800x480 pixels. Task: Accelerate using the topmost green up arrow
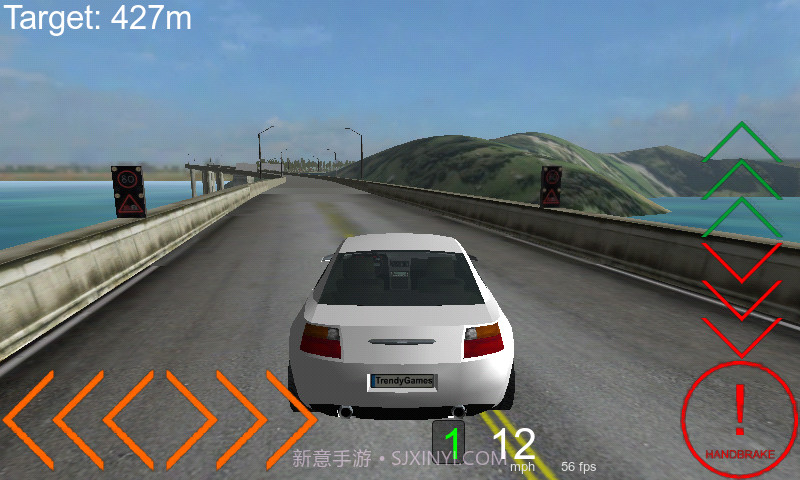pyautogui.click(x=741, y=143)
